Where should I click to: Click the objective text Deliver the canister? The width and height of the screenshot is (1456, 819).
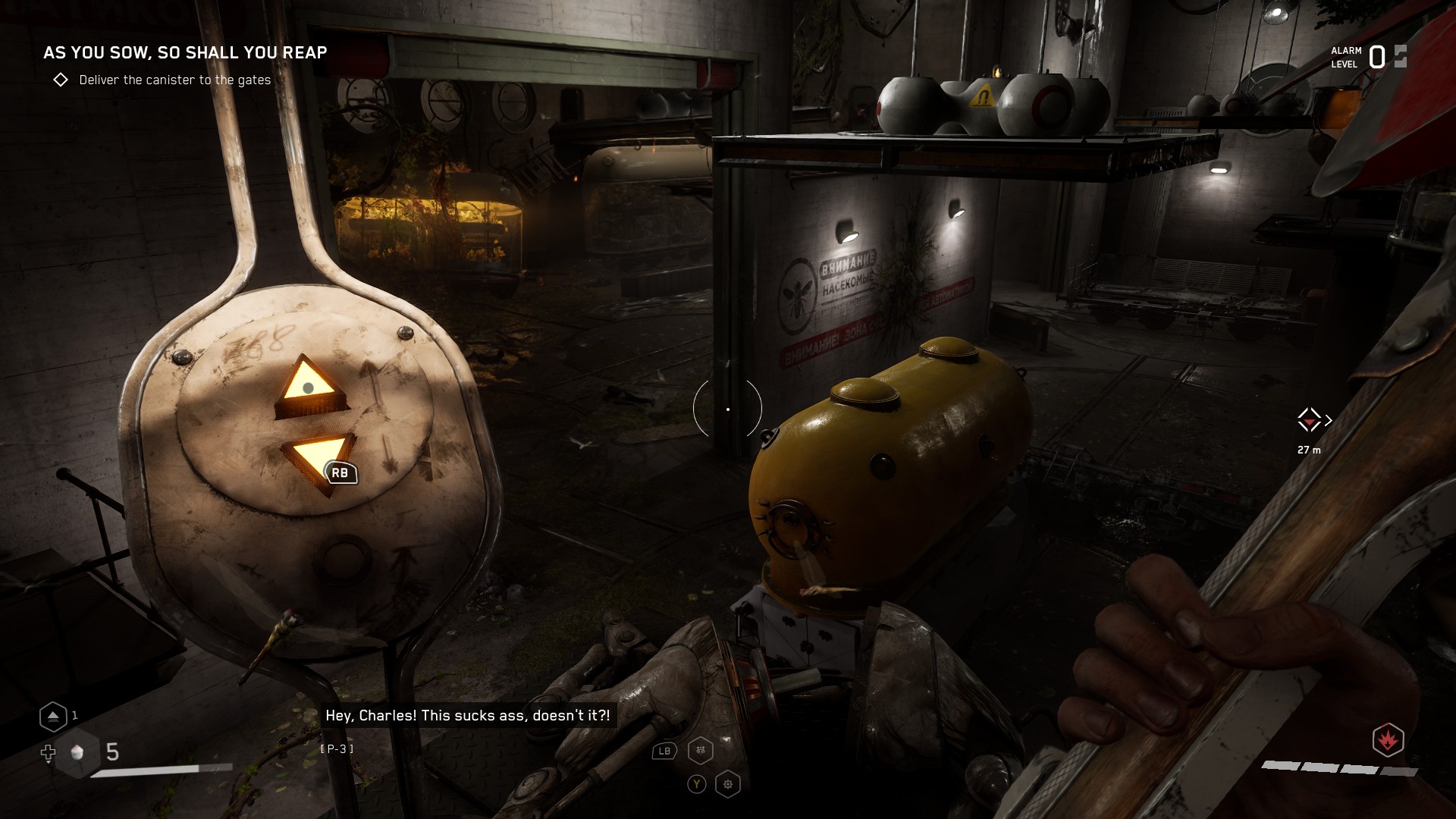pyautogui.click(x=175, y=79)
